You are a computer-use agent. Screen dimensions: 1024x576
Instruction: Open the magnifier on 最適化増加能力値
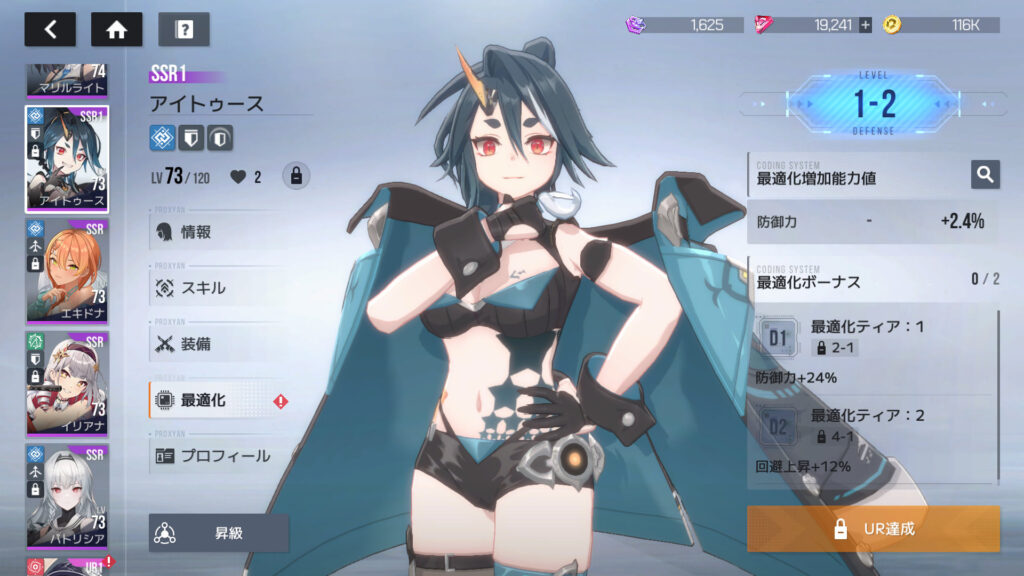(x=985, y=175)
